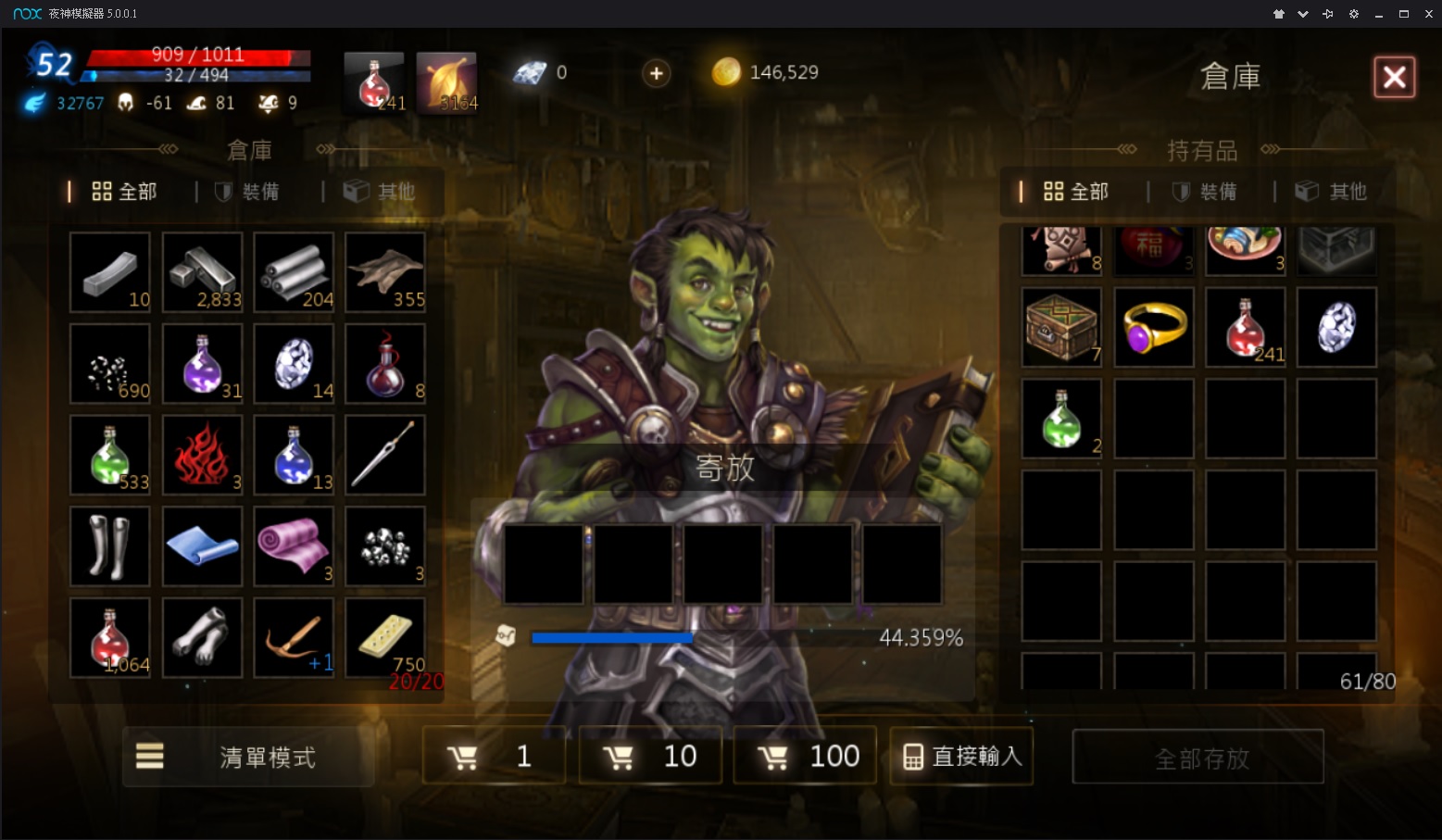Pick the red flame item in warehouse
The image size is (1442, 840).
(x=202, y=455)
